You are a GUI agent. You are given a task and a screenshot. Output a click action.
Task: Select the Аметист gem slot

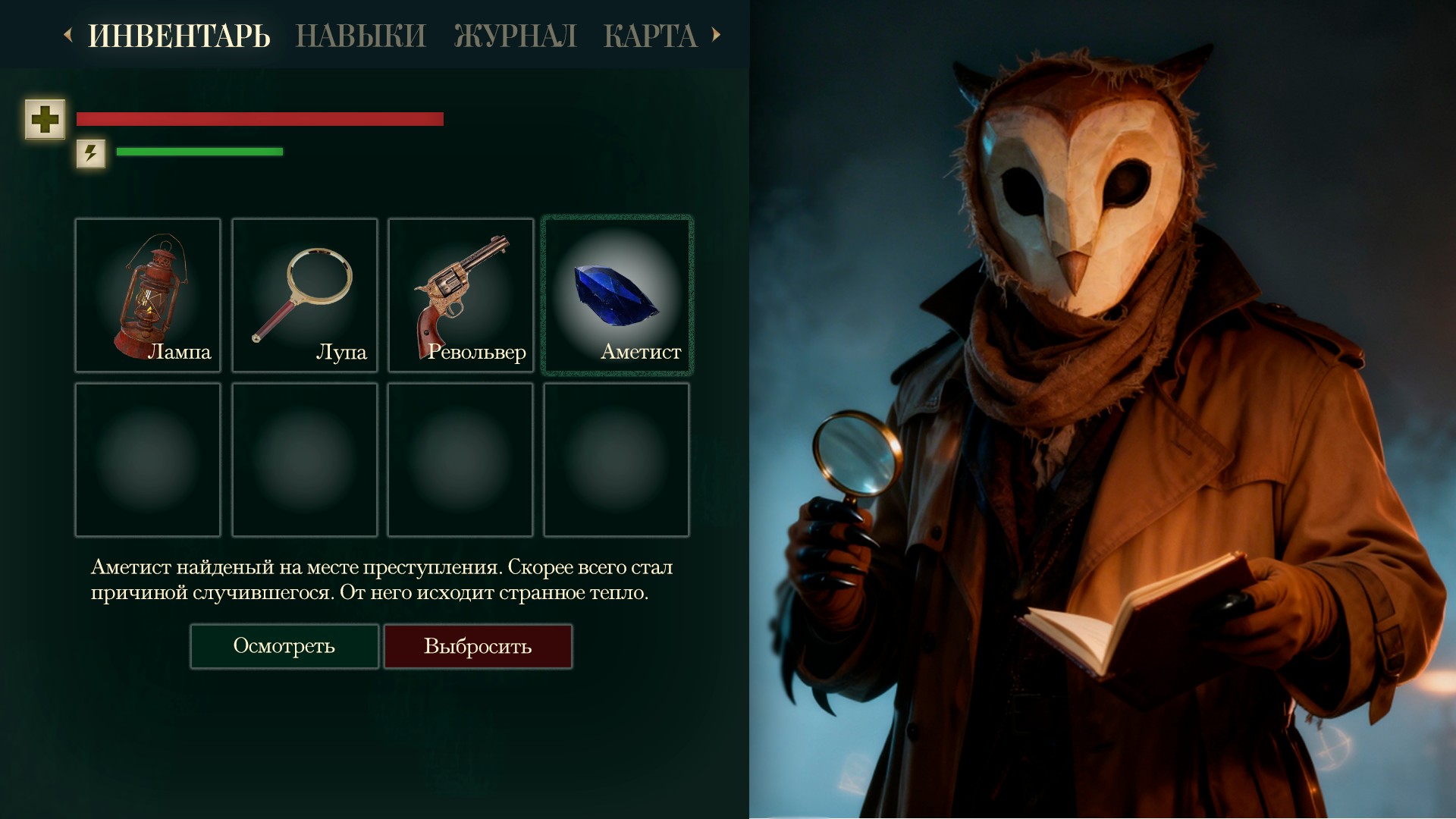617,295
